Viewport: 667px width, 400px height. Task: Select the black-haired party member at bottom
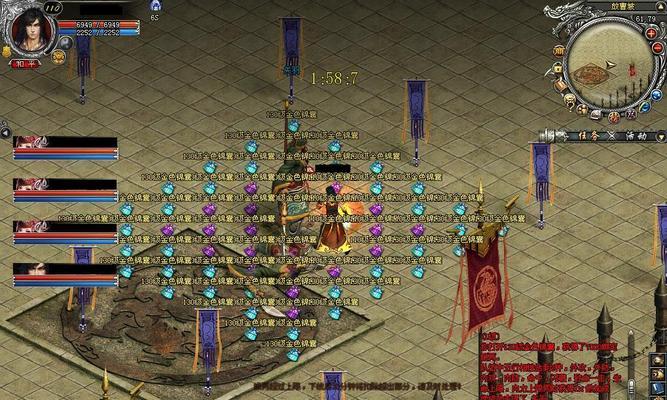tap(64, 272)
